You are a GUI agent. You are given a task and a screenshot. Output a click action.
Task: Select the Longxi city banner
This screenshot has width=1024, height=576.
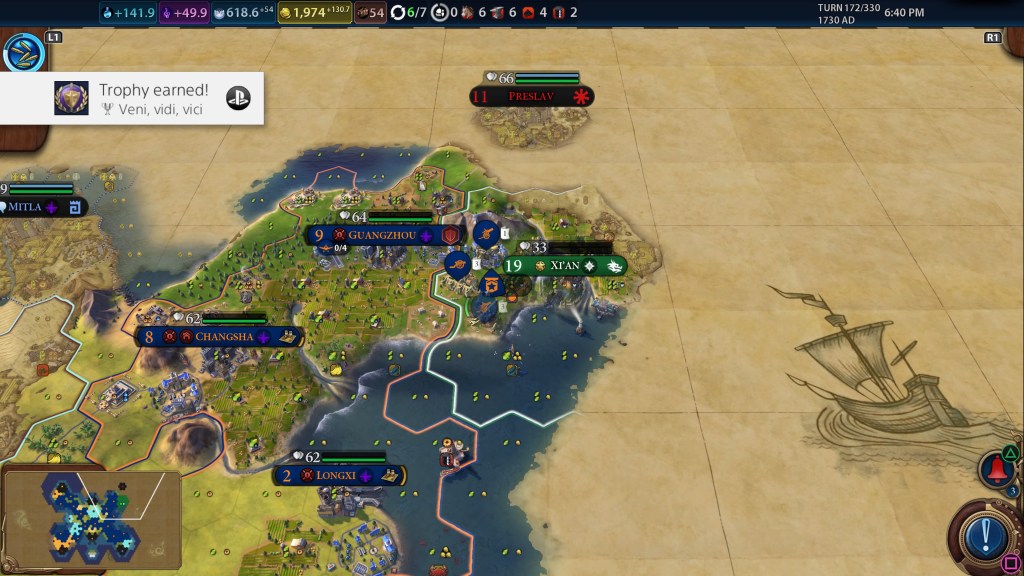[338, 475]
